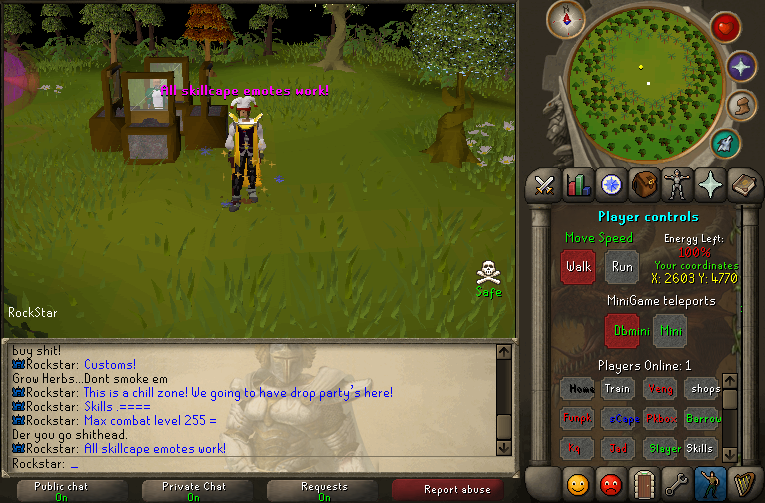Viewport: 765px width, 503px height.
Task: Switch to the skills stats bar-chart tab
Action: (x=578, y=185)
